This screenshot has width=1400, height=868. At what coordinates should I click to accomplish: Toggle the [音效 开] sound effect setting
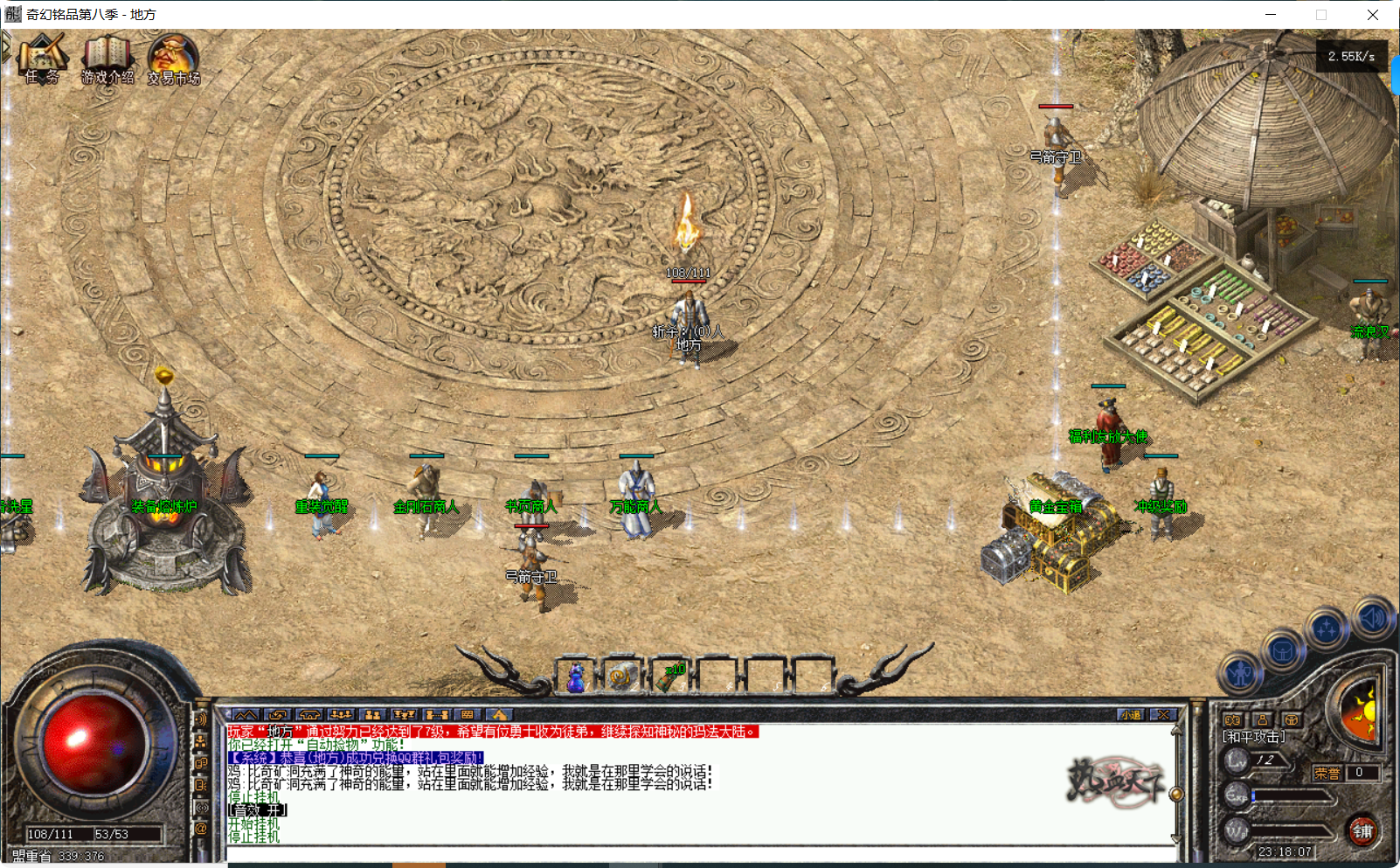[x=257, y=809]
